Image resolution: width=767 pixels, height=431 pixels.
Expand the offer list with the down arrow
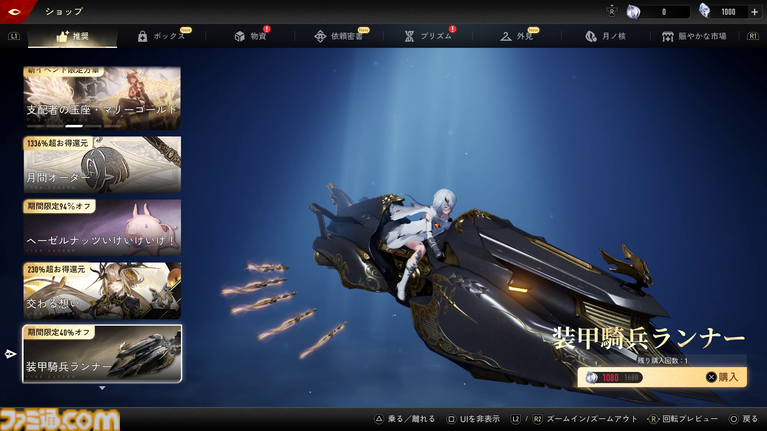pos(102,388)
